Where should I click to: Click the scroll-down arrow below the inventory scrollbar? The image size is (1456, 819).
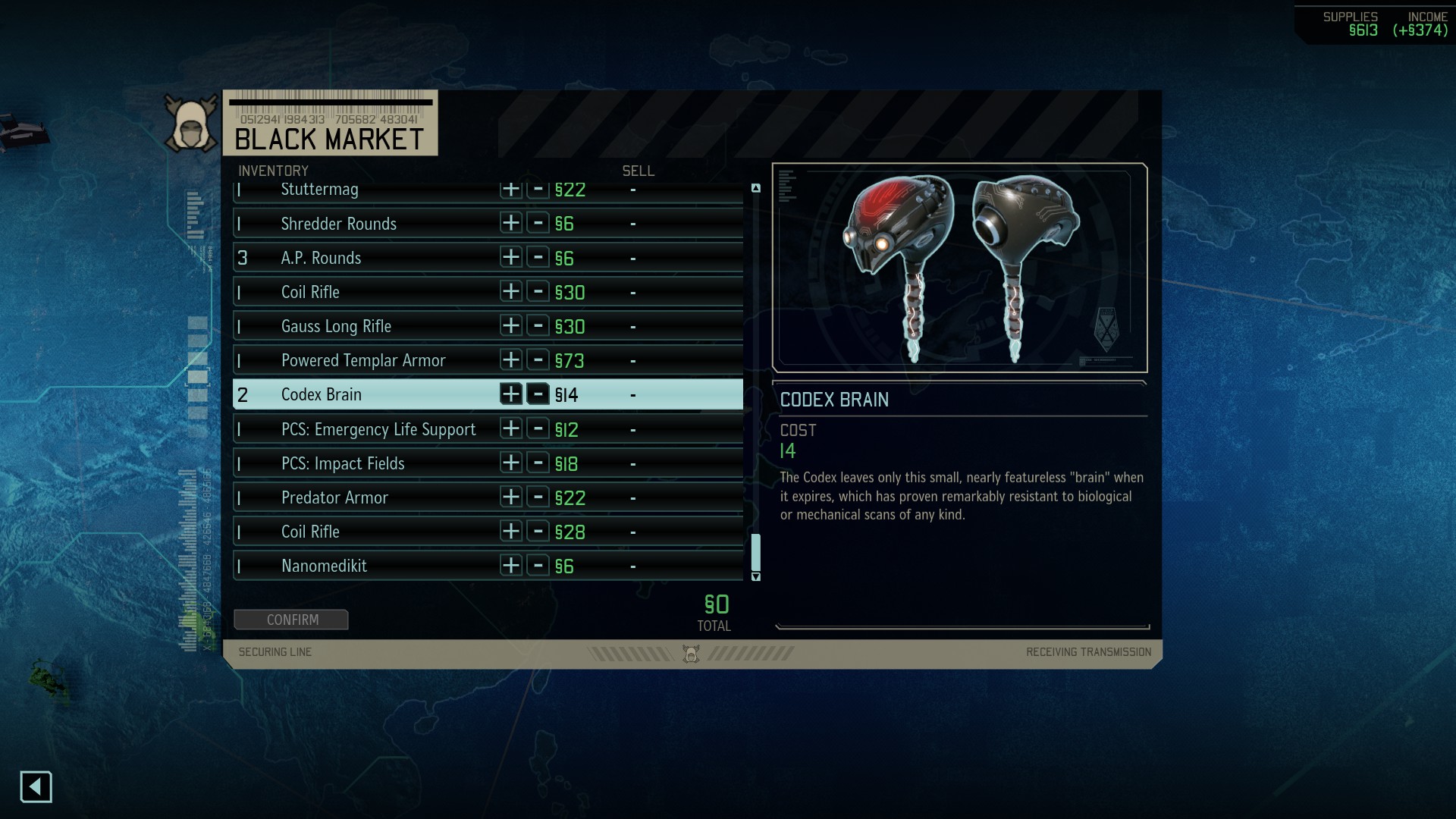pyautogui.click(x=756, y=577)
